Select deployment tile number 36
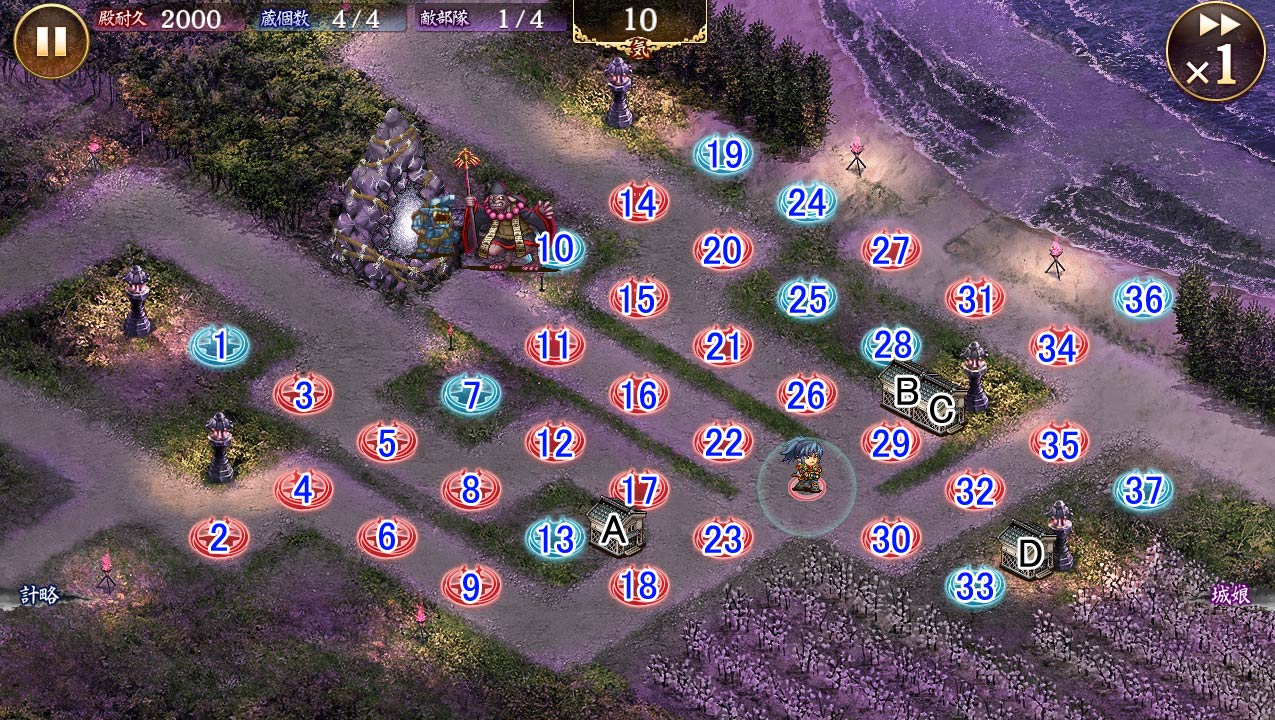Viewport: 1275px width, 720px height. coord(1144,299)
